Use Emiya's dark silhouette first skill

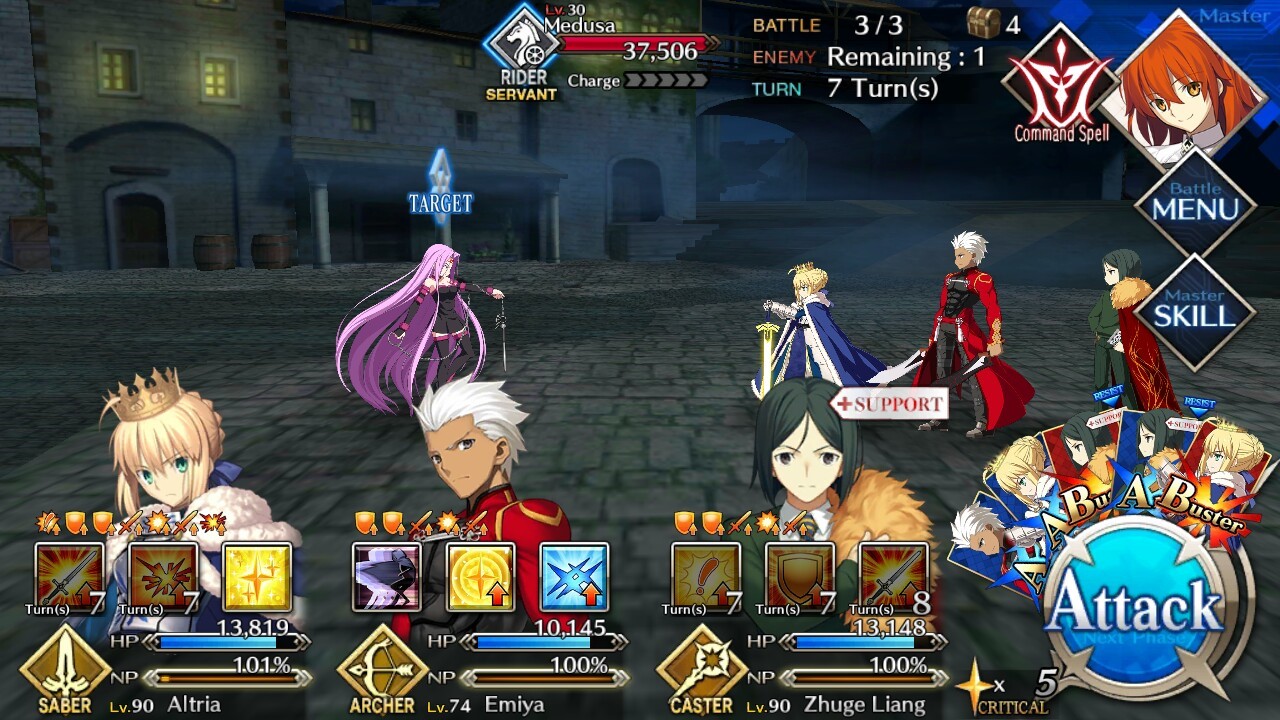tap(386, 577)
